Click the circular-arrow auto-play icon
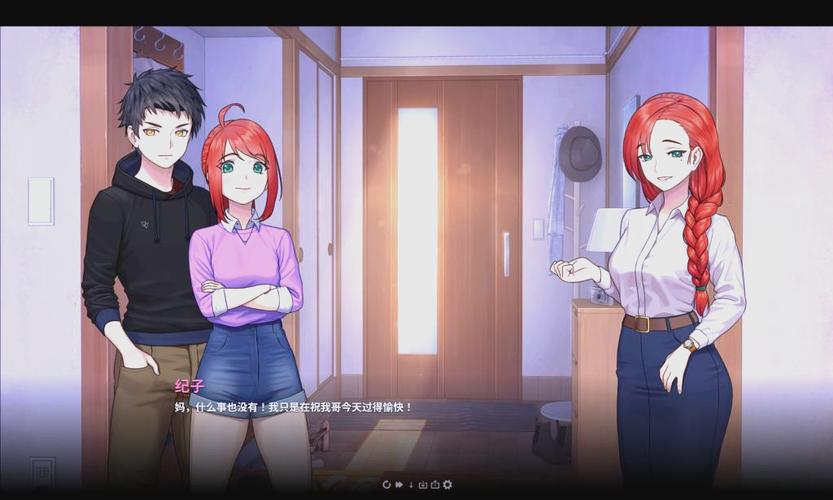The width and height of the screenshot is (833, 500). tap(386, 484)
